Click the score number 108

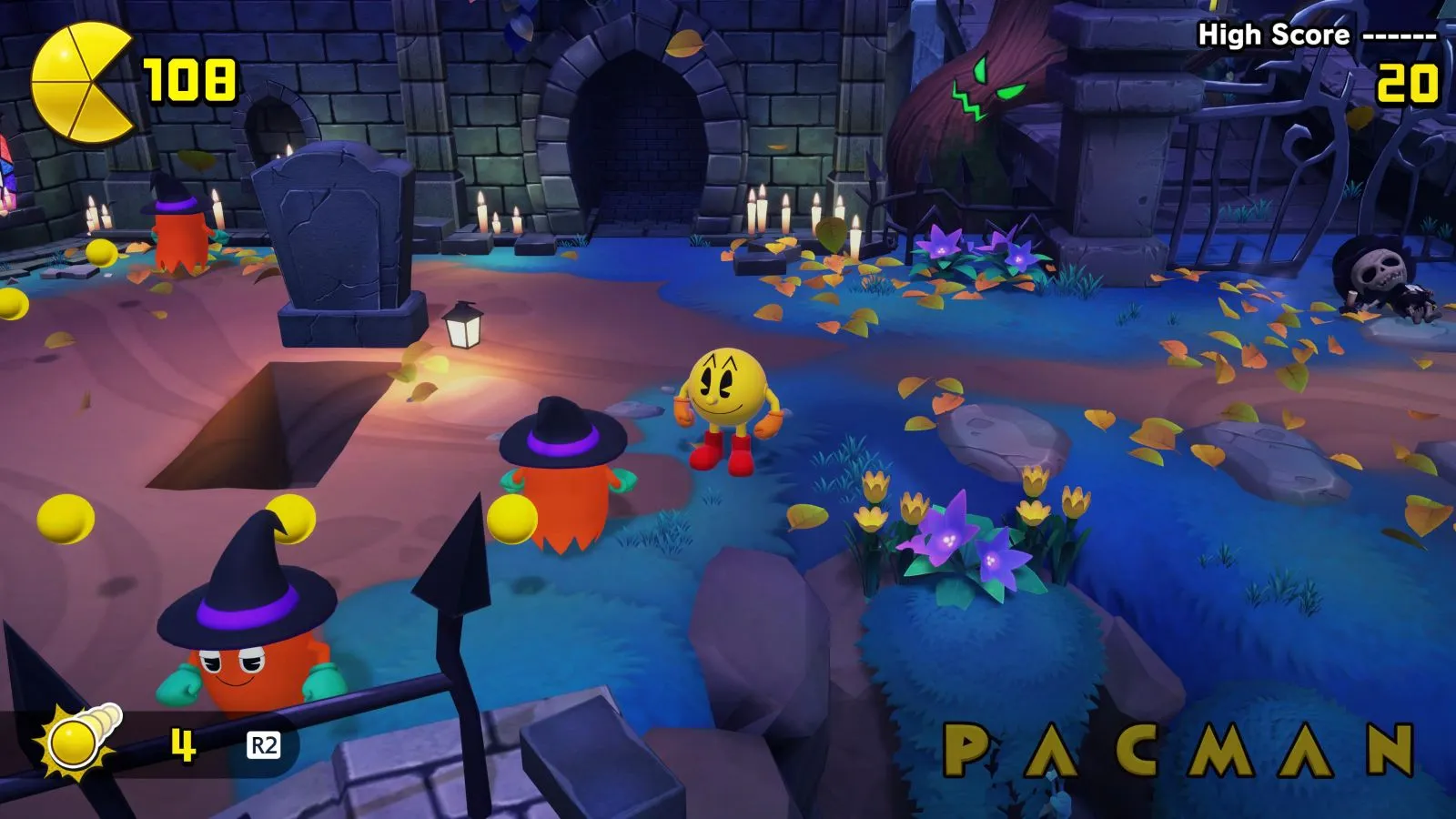pyautogui.click(x=191, y=80)
